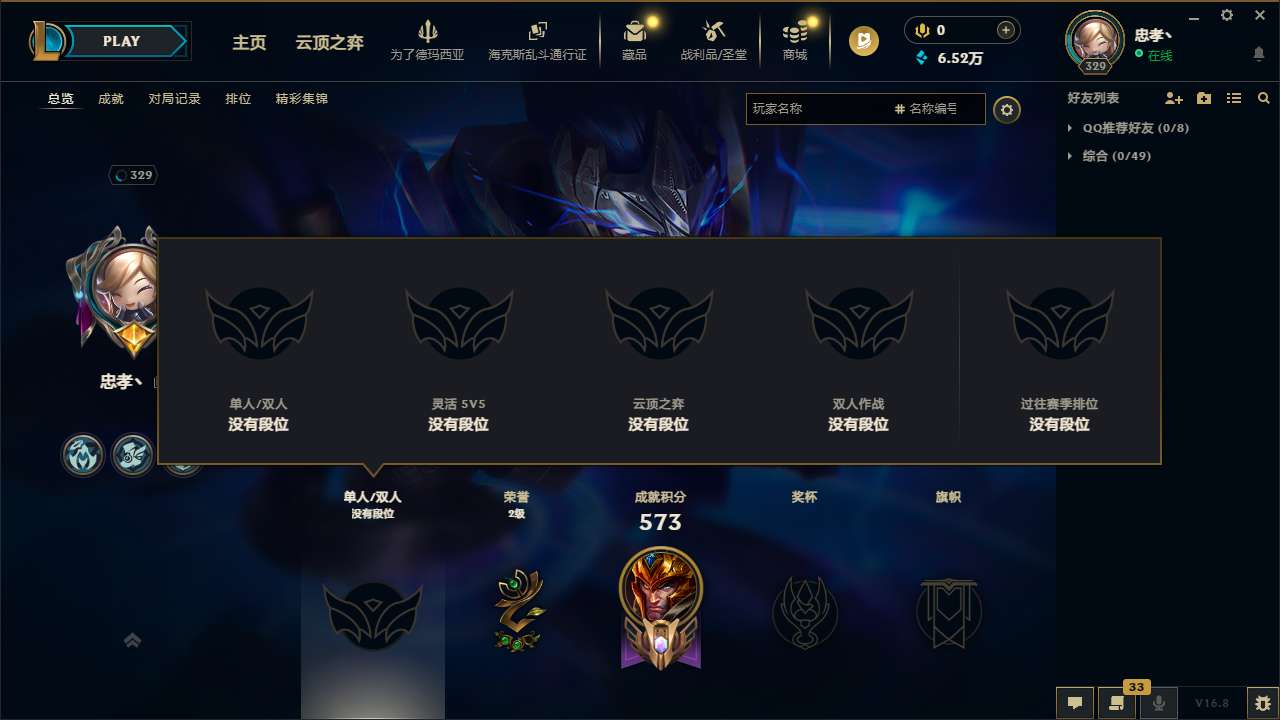
Task: Collapse the left panel with chevron arrow
Action: coord(132,640)
